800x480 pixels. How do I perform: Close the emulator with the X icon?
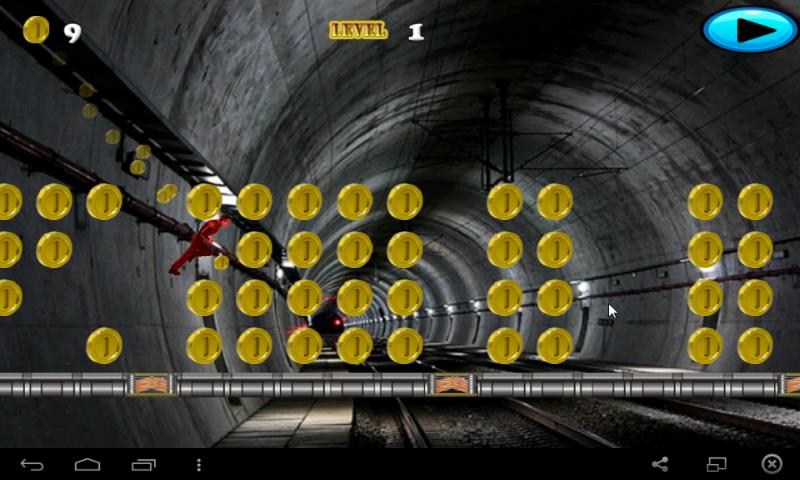click(x=772, y=464)
